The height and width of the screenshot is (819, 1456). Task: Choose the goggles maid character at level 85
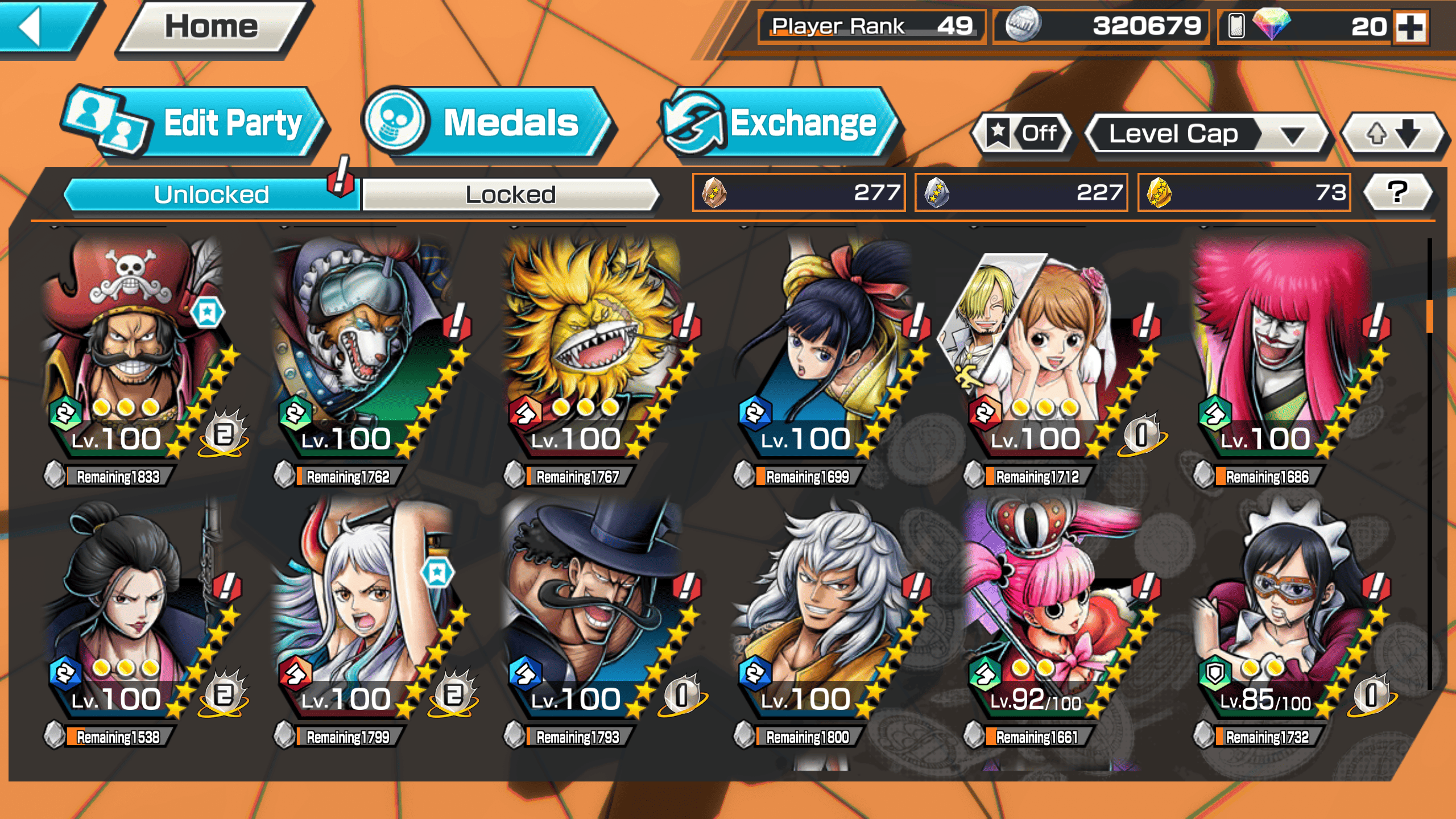(x=1280, y=609)
